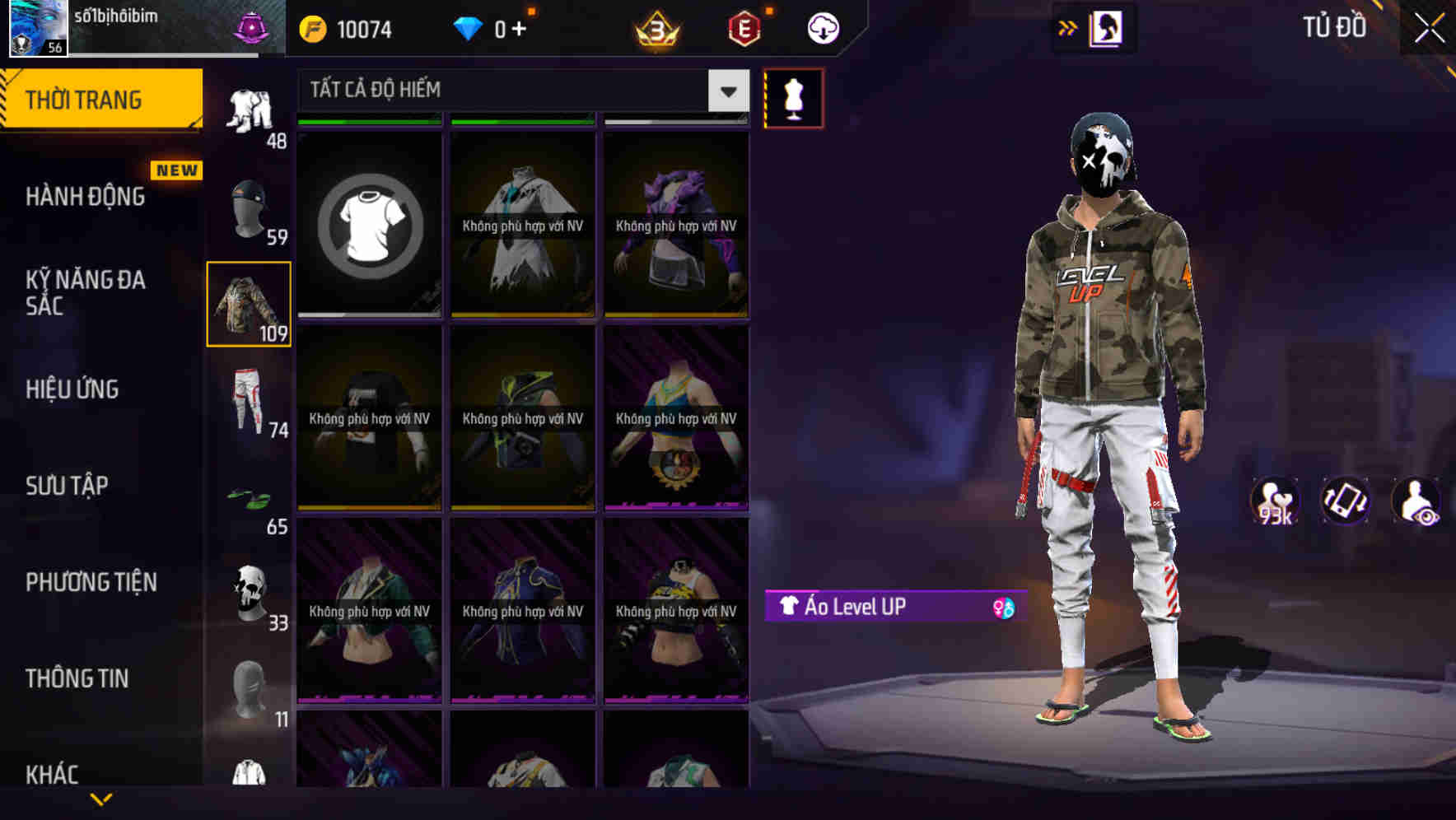Click the rotate phone view icon

click(1346, 500)
